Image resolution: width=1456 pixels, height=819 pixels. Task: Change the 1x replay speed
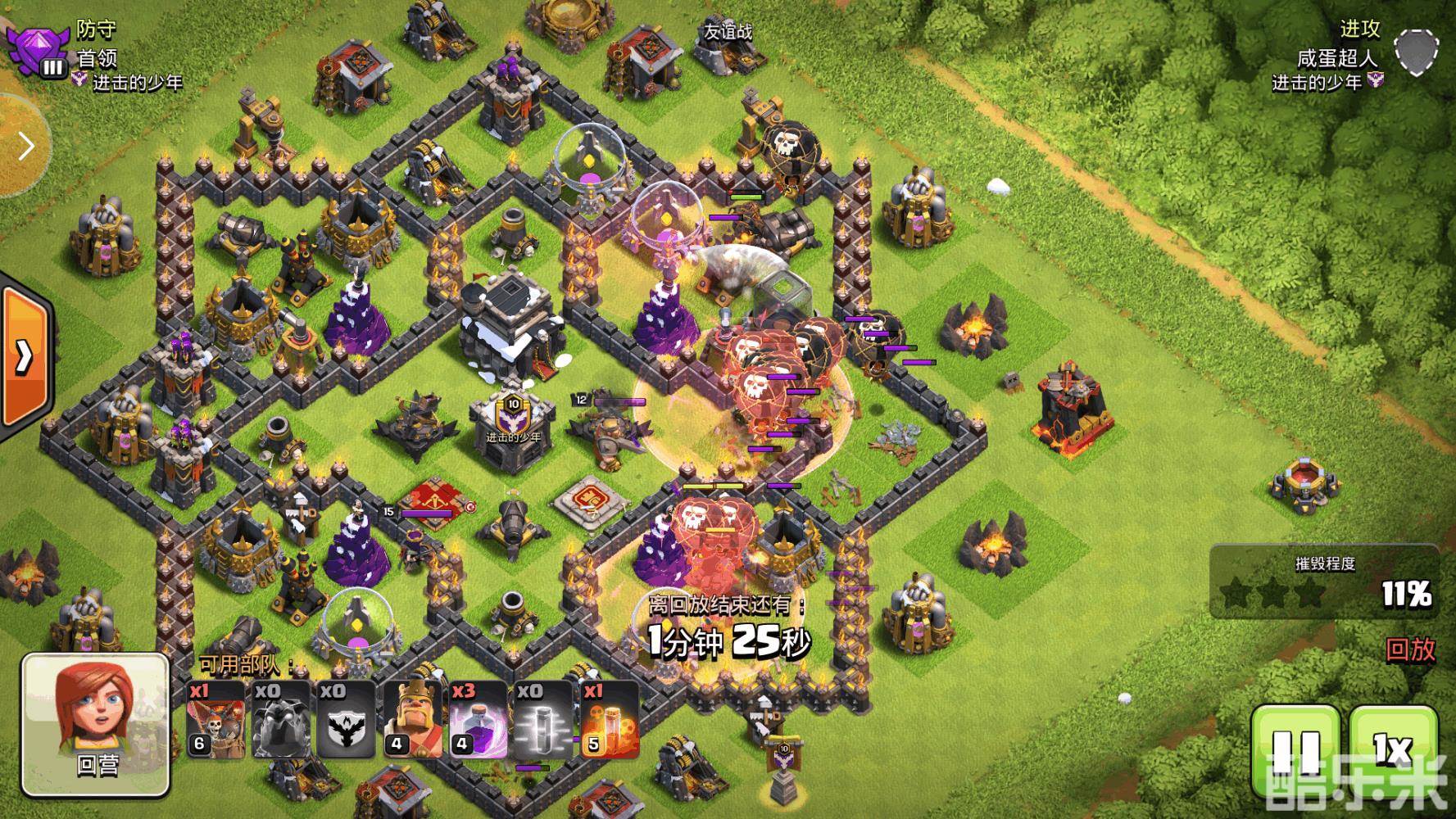click(x=1392, y=749)
